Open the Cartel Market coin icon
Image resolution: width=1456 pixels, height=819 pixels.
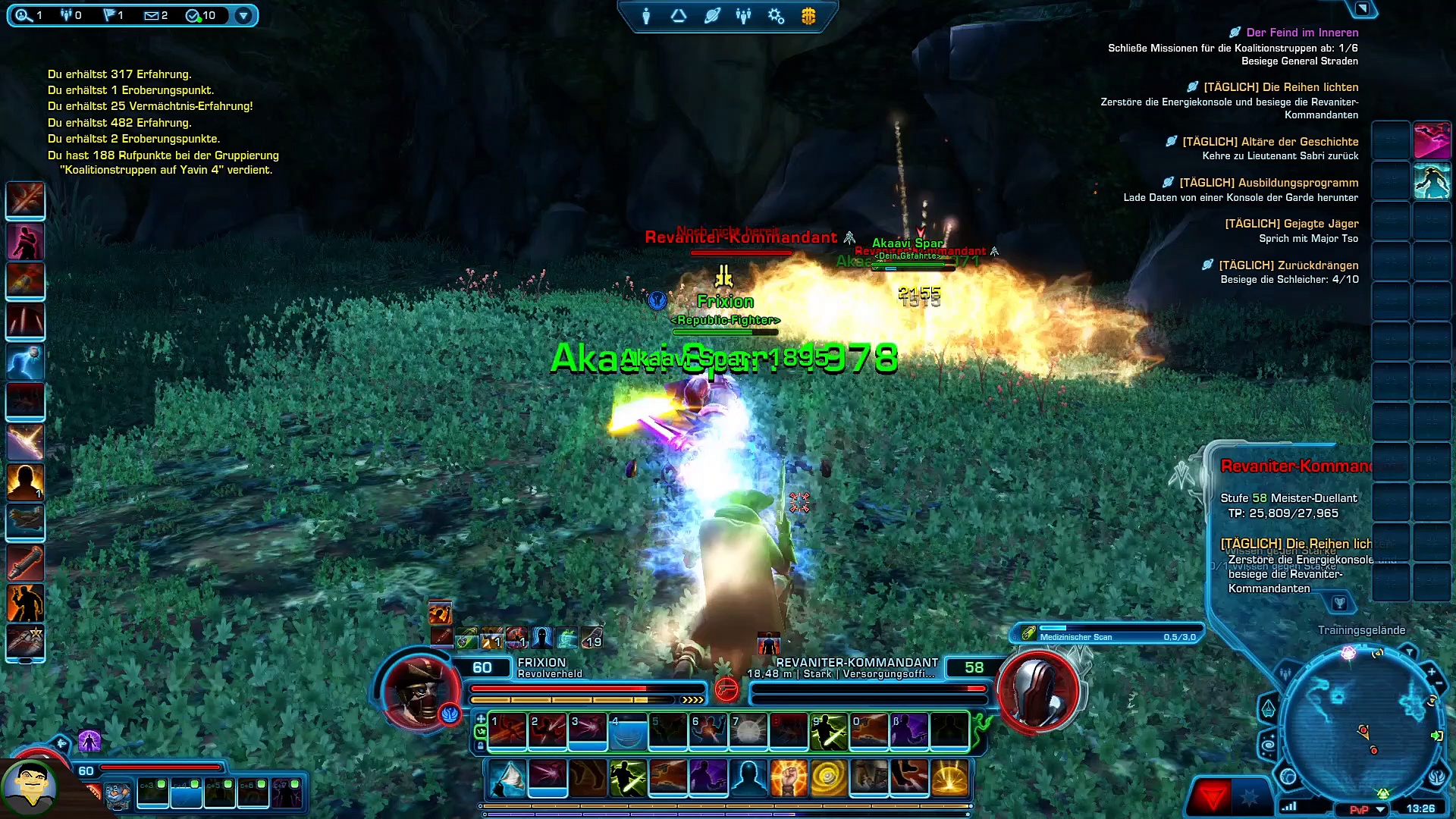(808, 16)
